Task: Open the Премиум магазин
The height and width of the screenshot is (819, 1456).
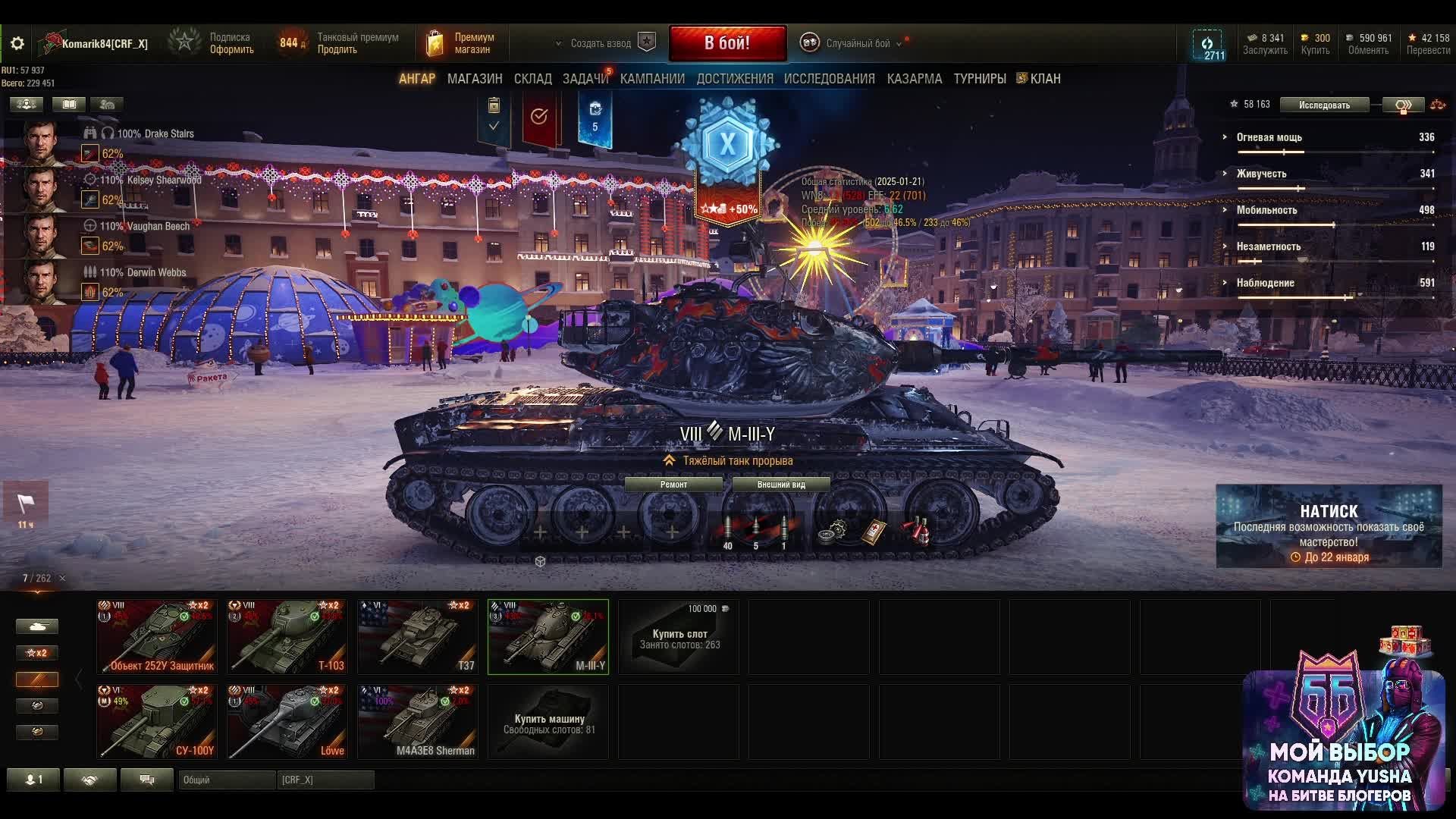Action: (x=463, y=43)
